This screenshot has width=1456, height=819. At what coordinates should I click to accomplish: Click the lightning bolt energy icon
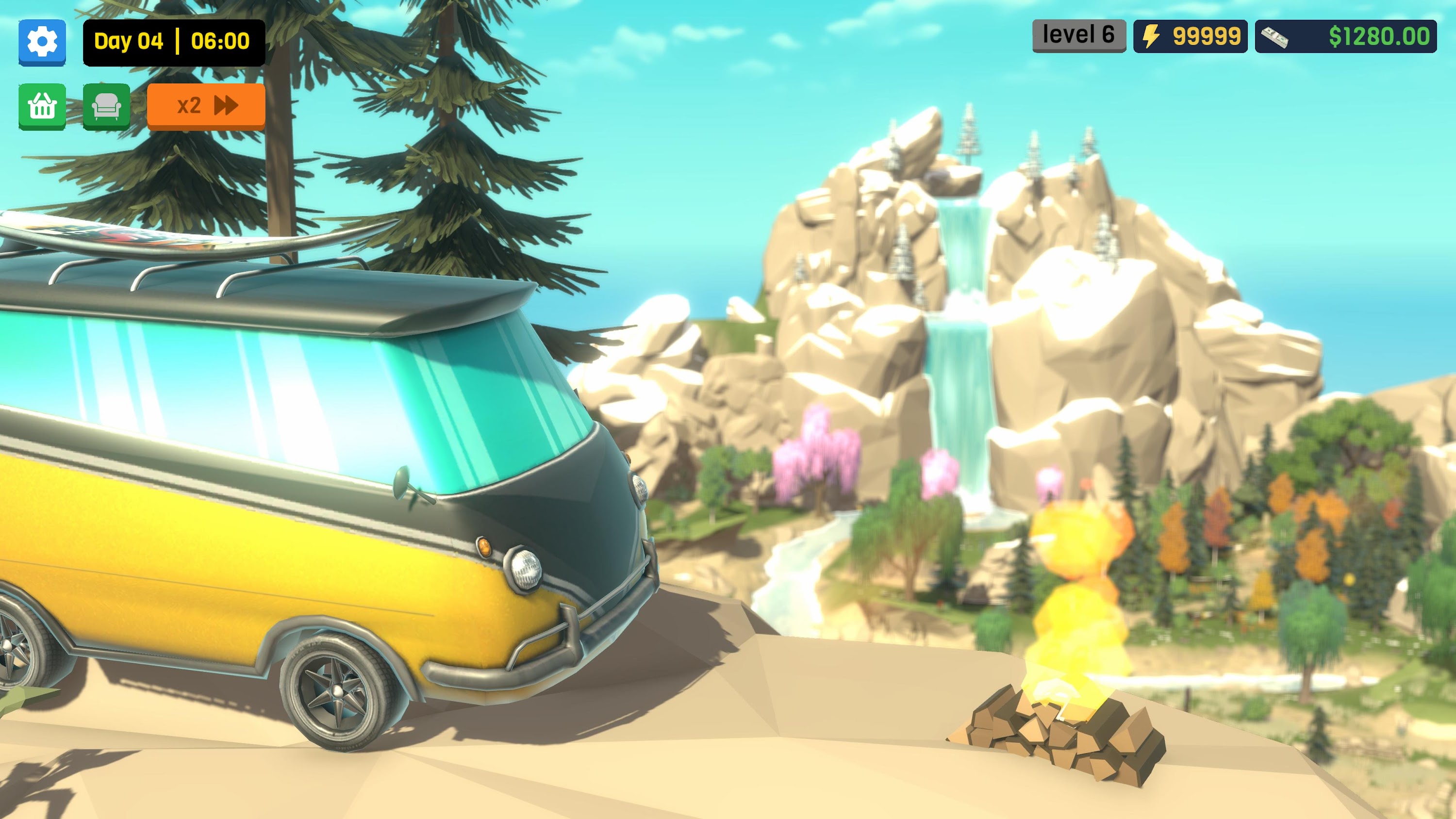1153,37
